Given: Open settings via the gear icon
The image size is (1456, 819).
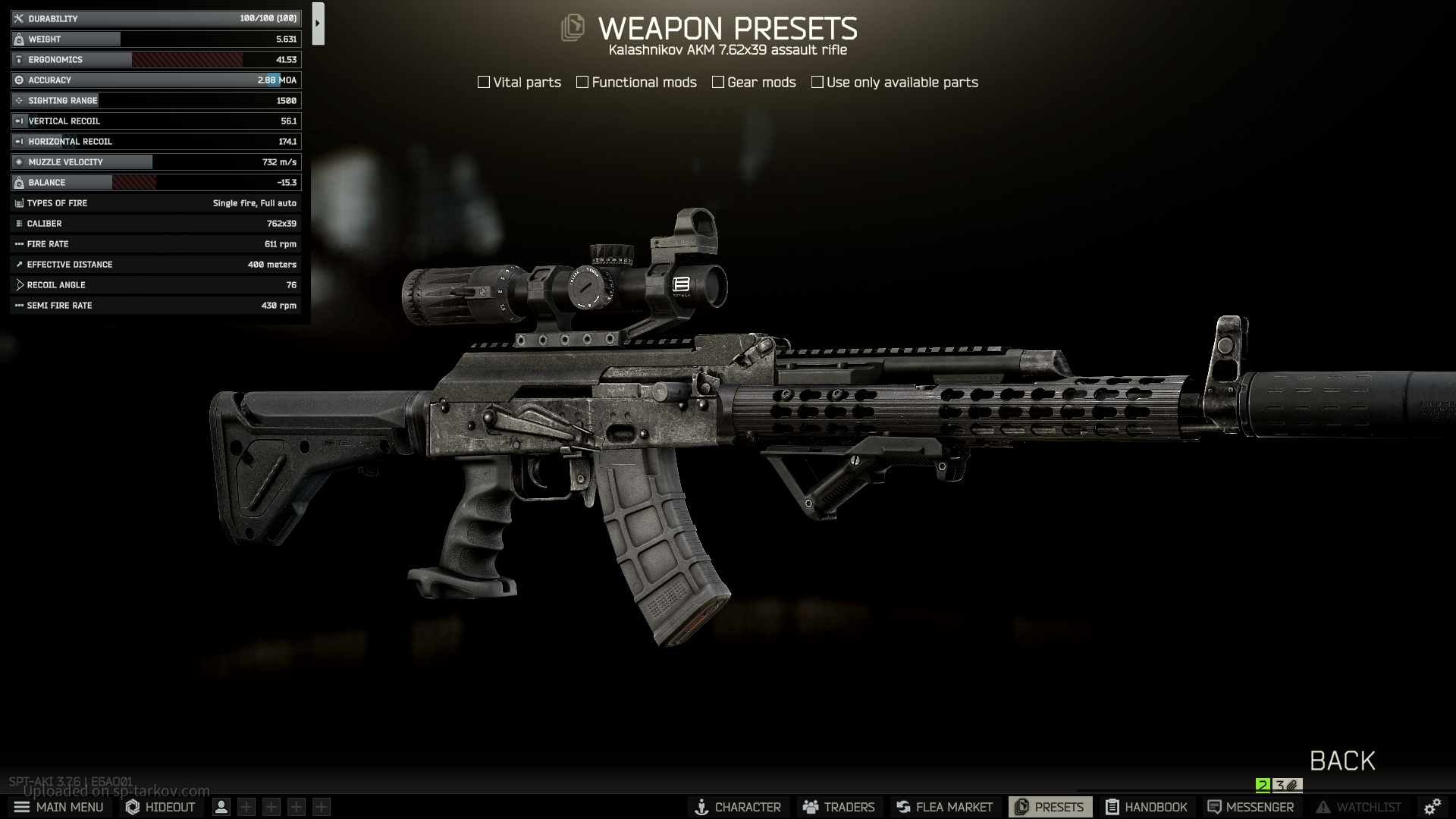Looking at the screenshot, I should (x=1432, y=807).
